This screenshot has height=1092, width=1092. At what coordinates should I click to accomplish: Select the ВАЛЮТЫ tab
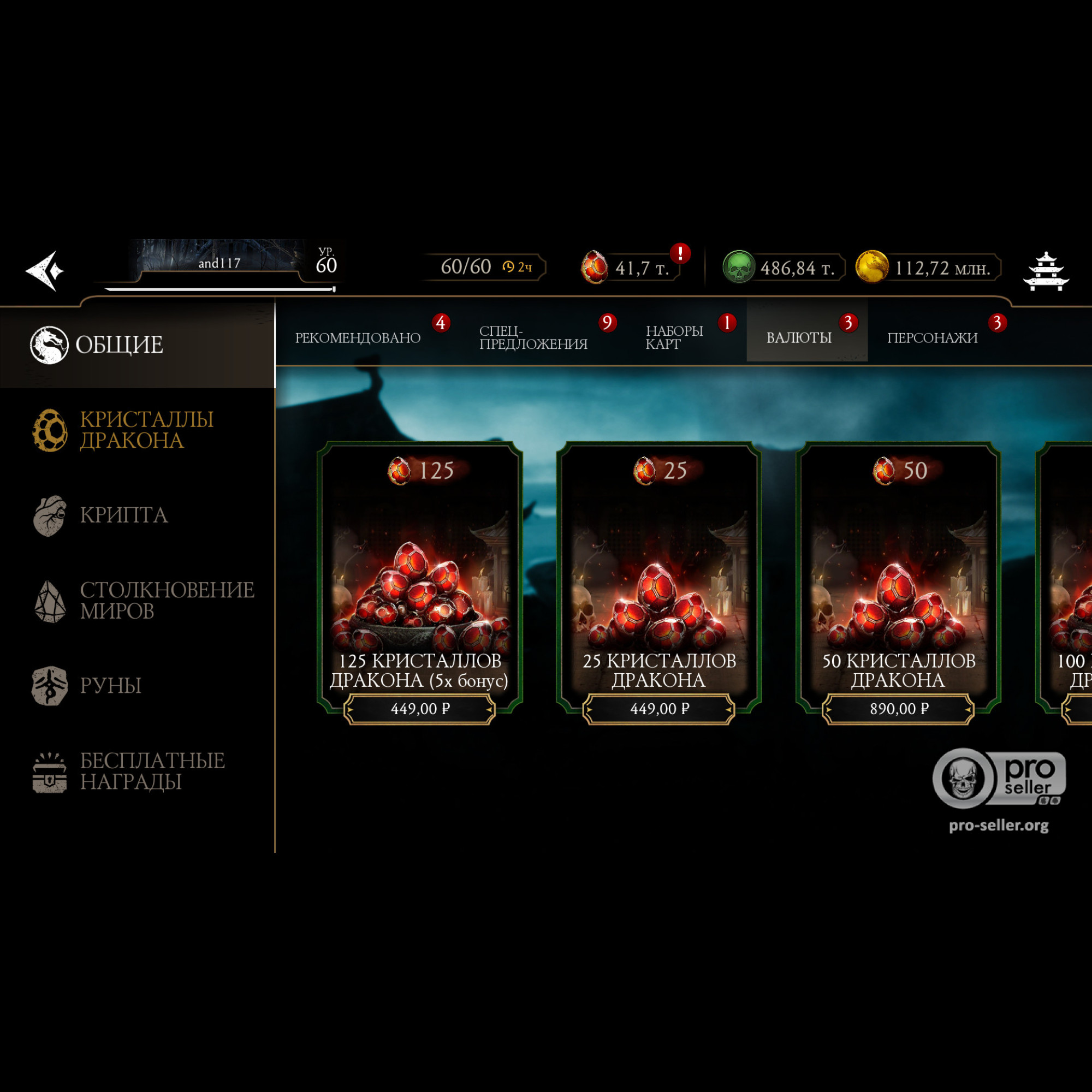click(799, 338)
